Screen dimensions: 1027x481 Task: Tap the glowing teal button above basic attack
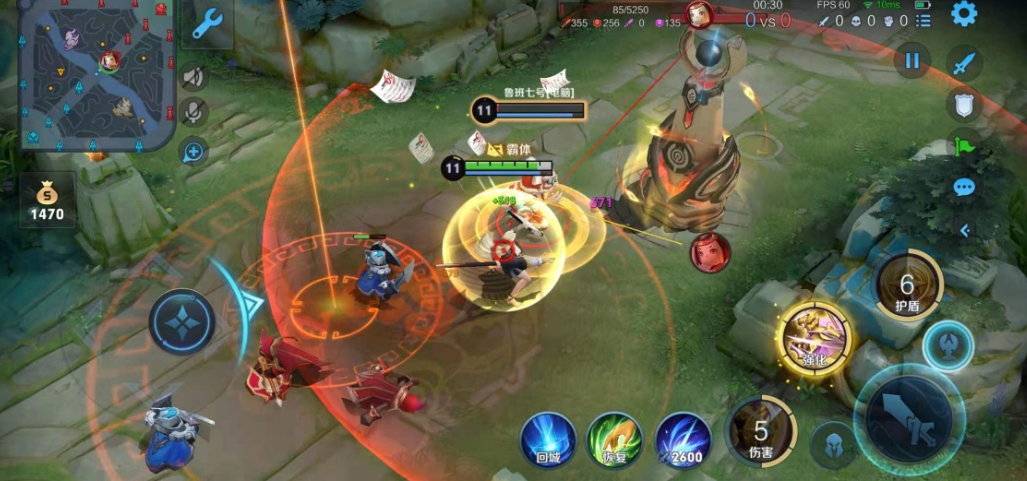click(947, 347)
